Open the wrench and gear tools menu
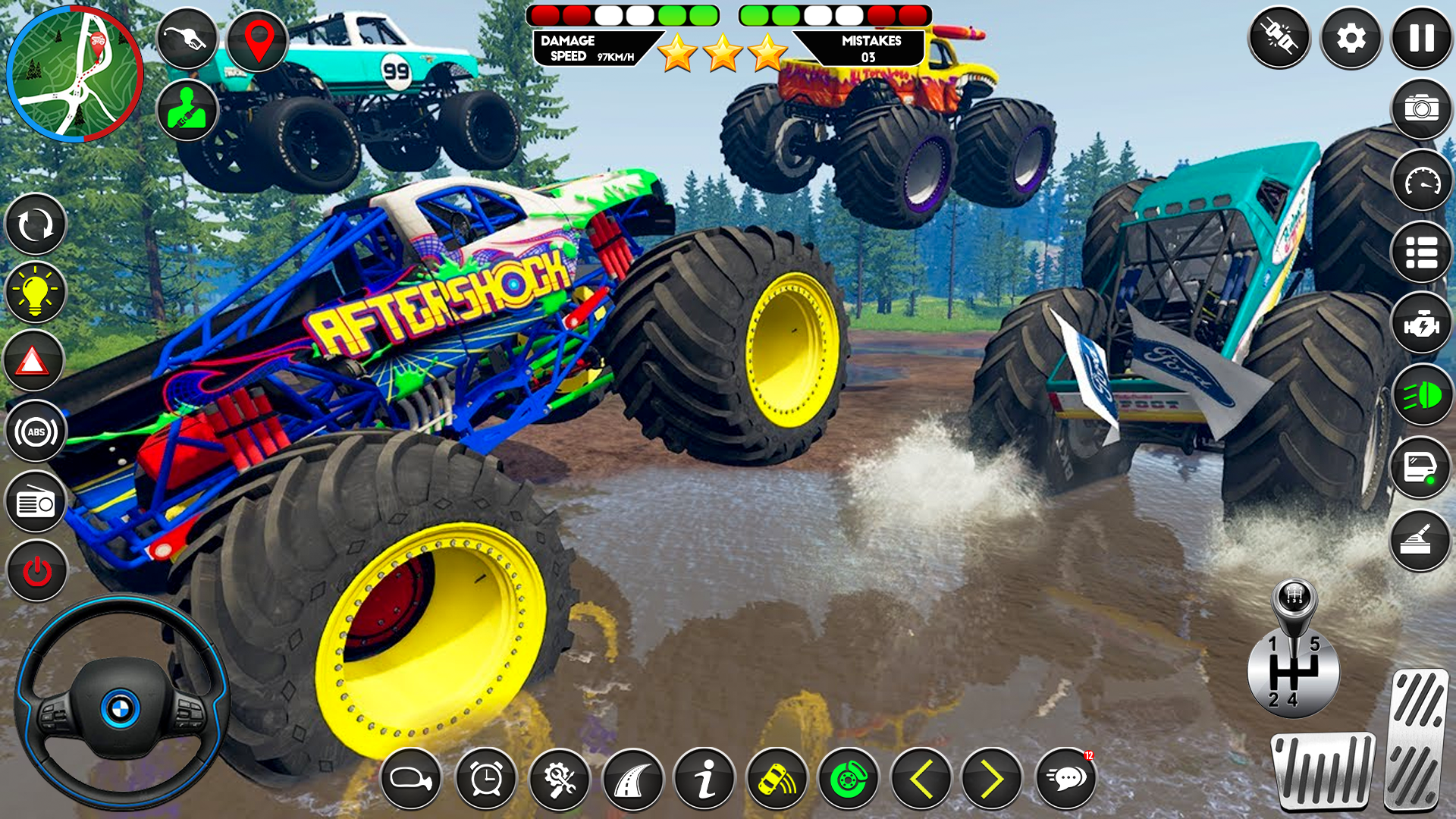 [x=559, y=778]
